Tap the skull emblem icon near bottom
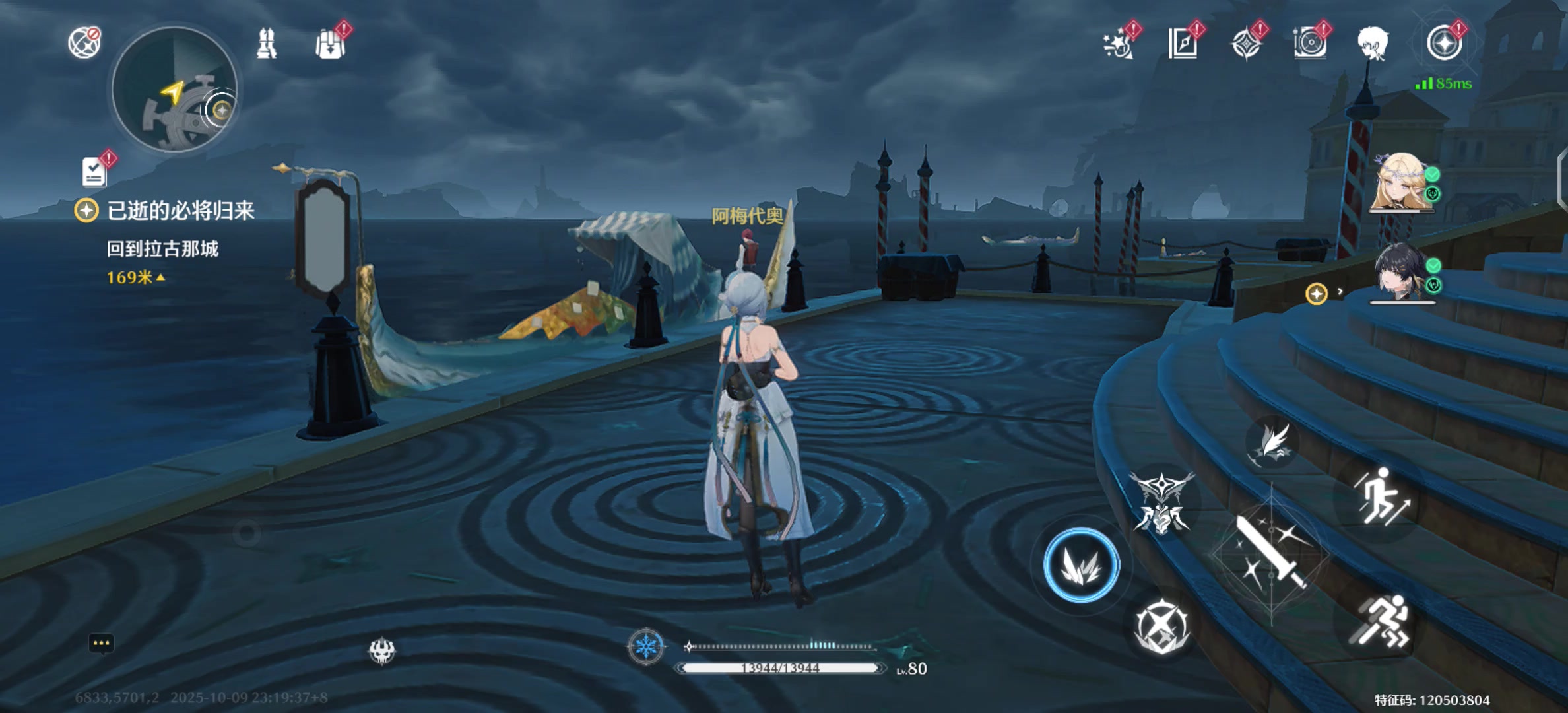1568x713 pixels. tap(381, 651)
